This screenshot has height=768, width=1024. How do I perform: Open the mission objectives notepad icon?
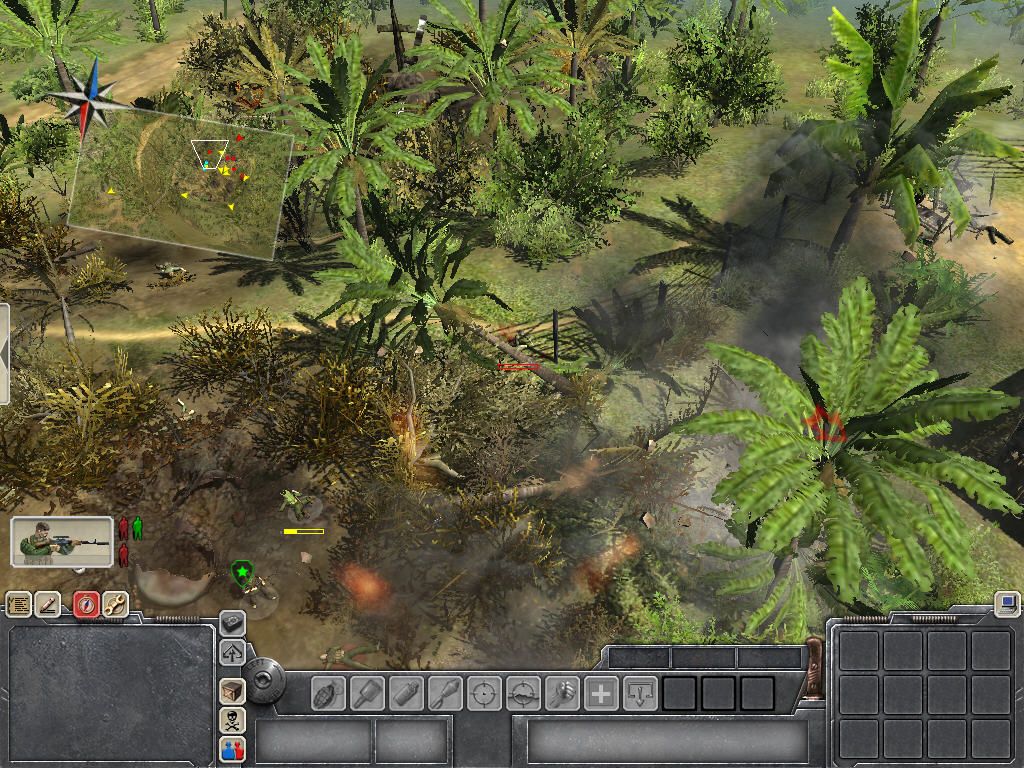(x=18, y=604)
